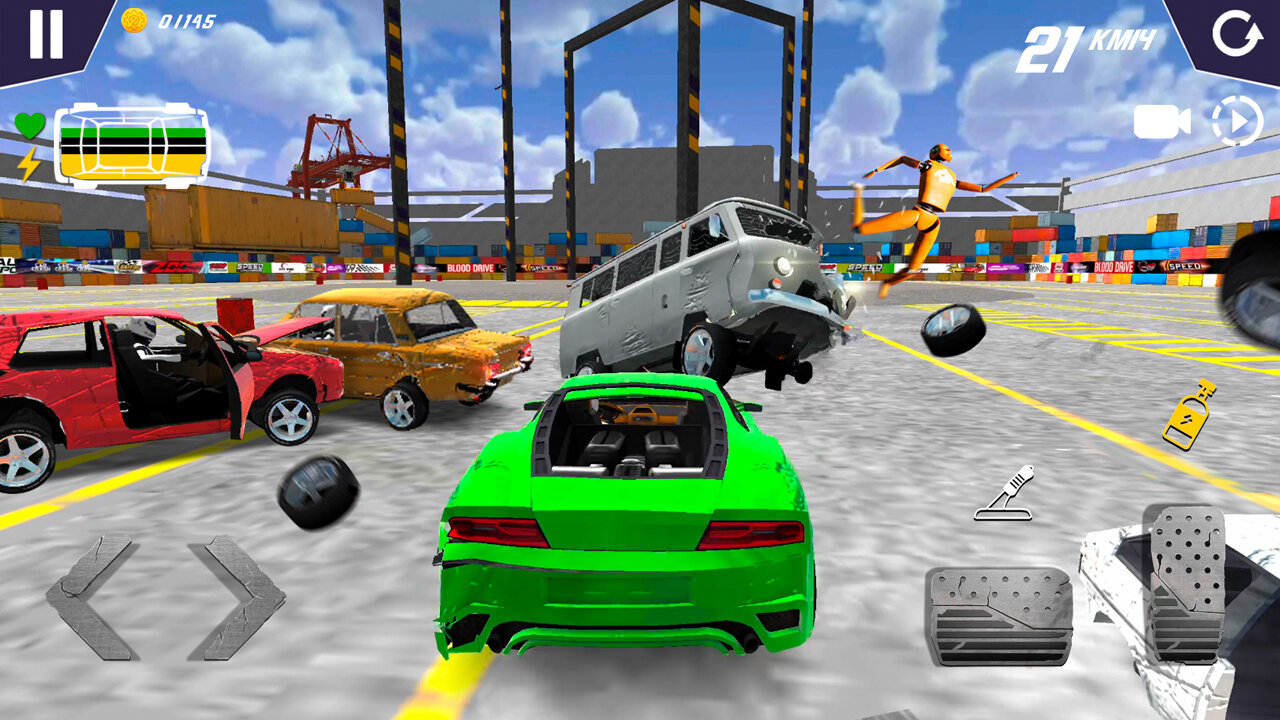Pull the handbrake lever
The image size is (1280, 720).
coord(1004,494)
